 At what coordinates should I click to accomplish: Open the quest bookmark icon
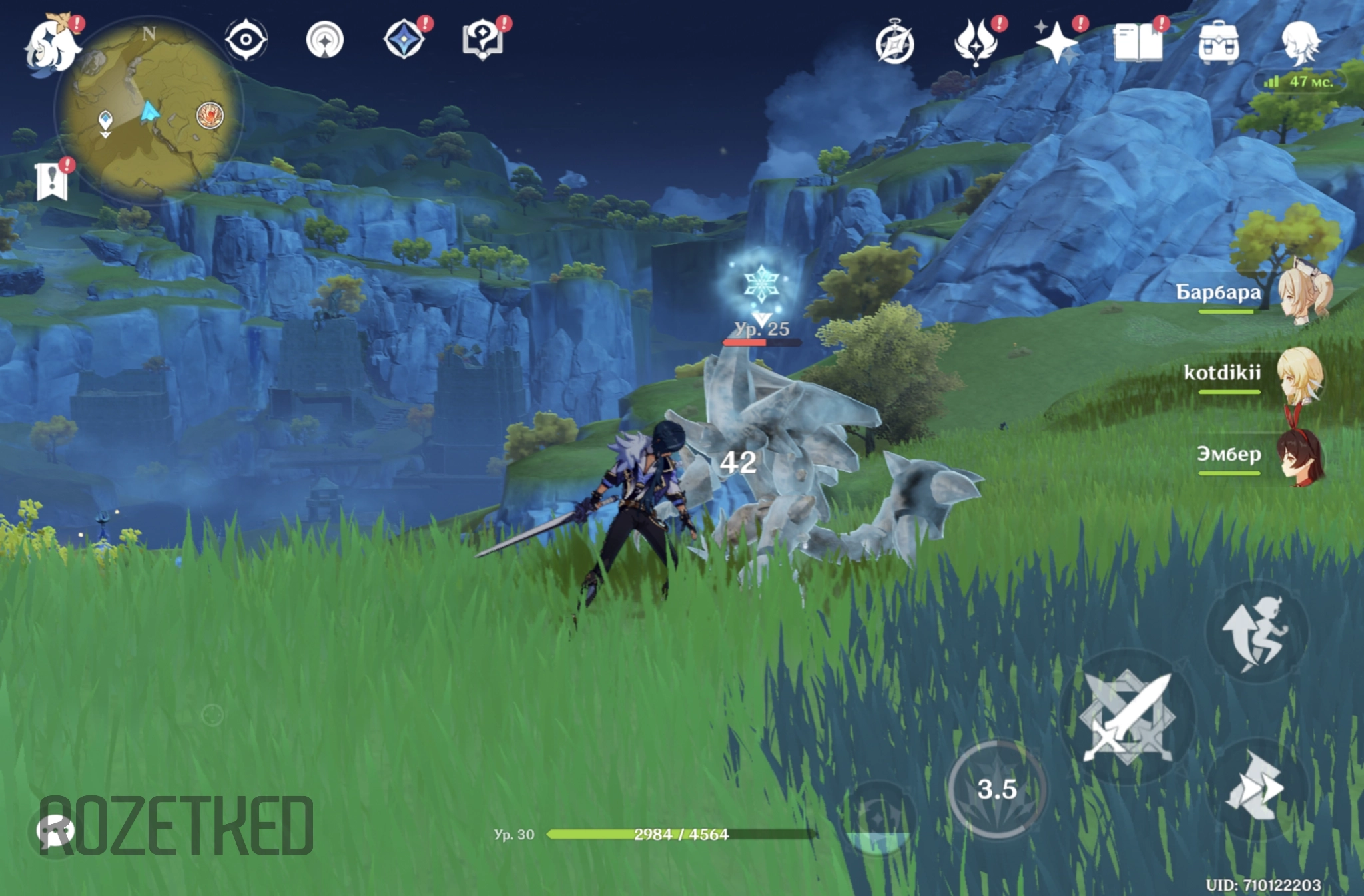(52, 181)
